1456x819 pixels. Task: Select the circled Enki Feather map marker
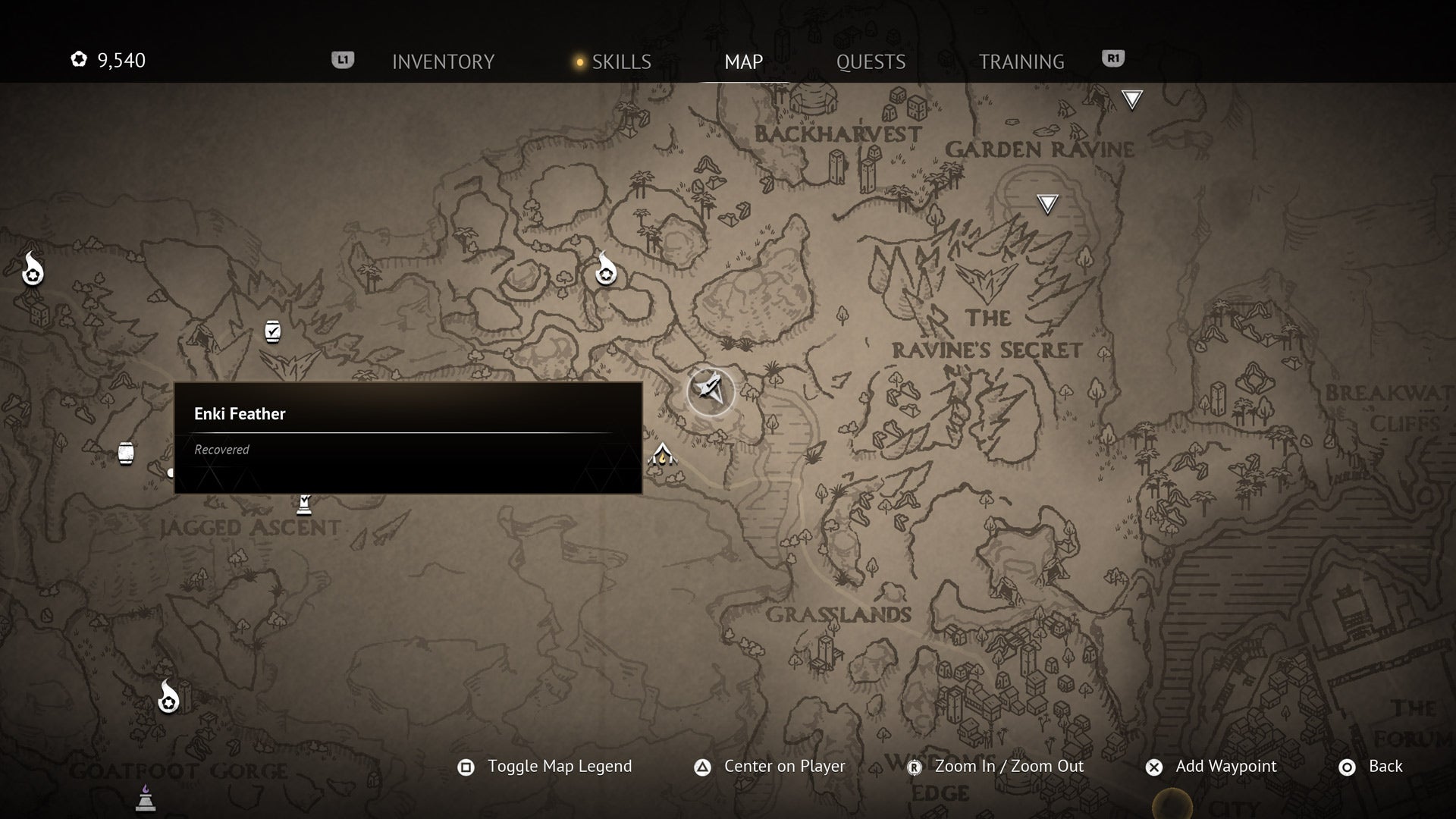(711, 391)
